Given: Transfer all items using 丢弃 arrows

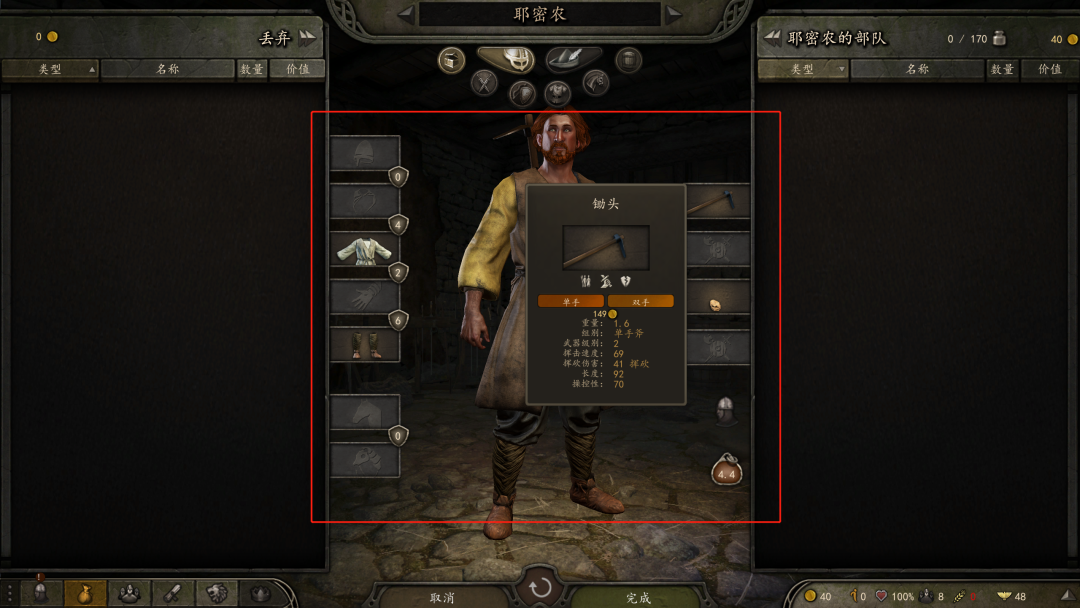Looking at the screenshot, I should (x=306, y=38).
